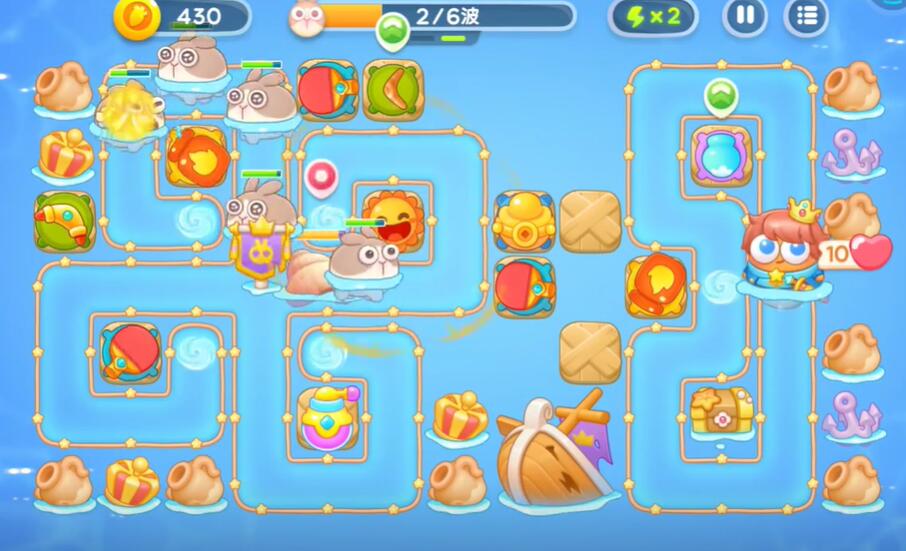906x551 pixels.
Task: Open the list menu button
Action: tap(806, 16)
